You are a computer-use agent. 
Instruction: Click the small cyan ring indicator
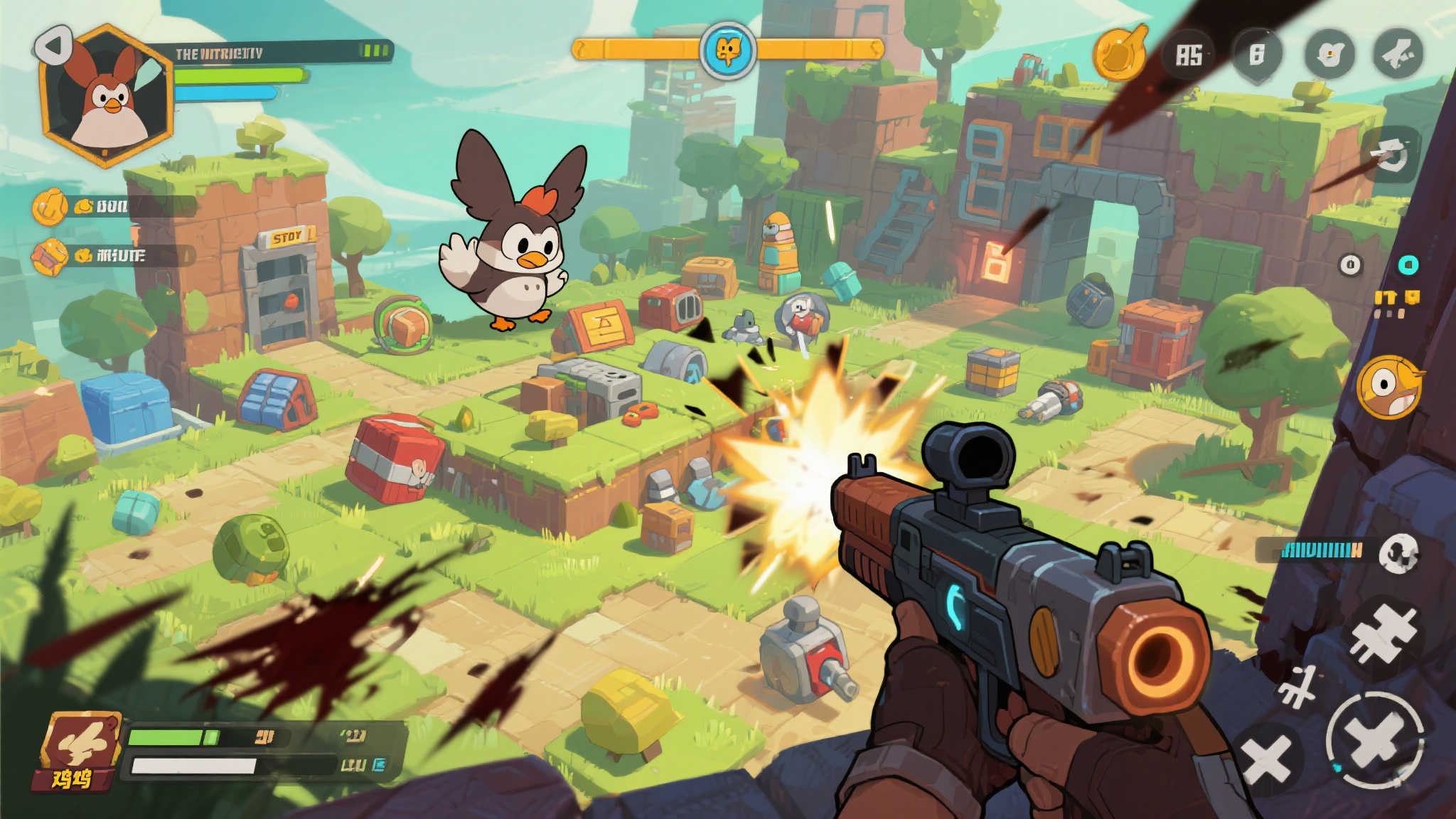pyautogui.click(x=1408, y=264)
